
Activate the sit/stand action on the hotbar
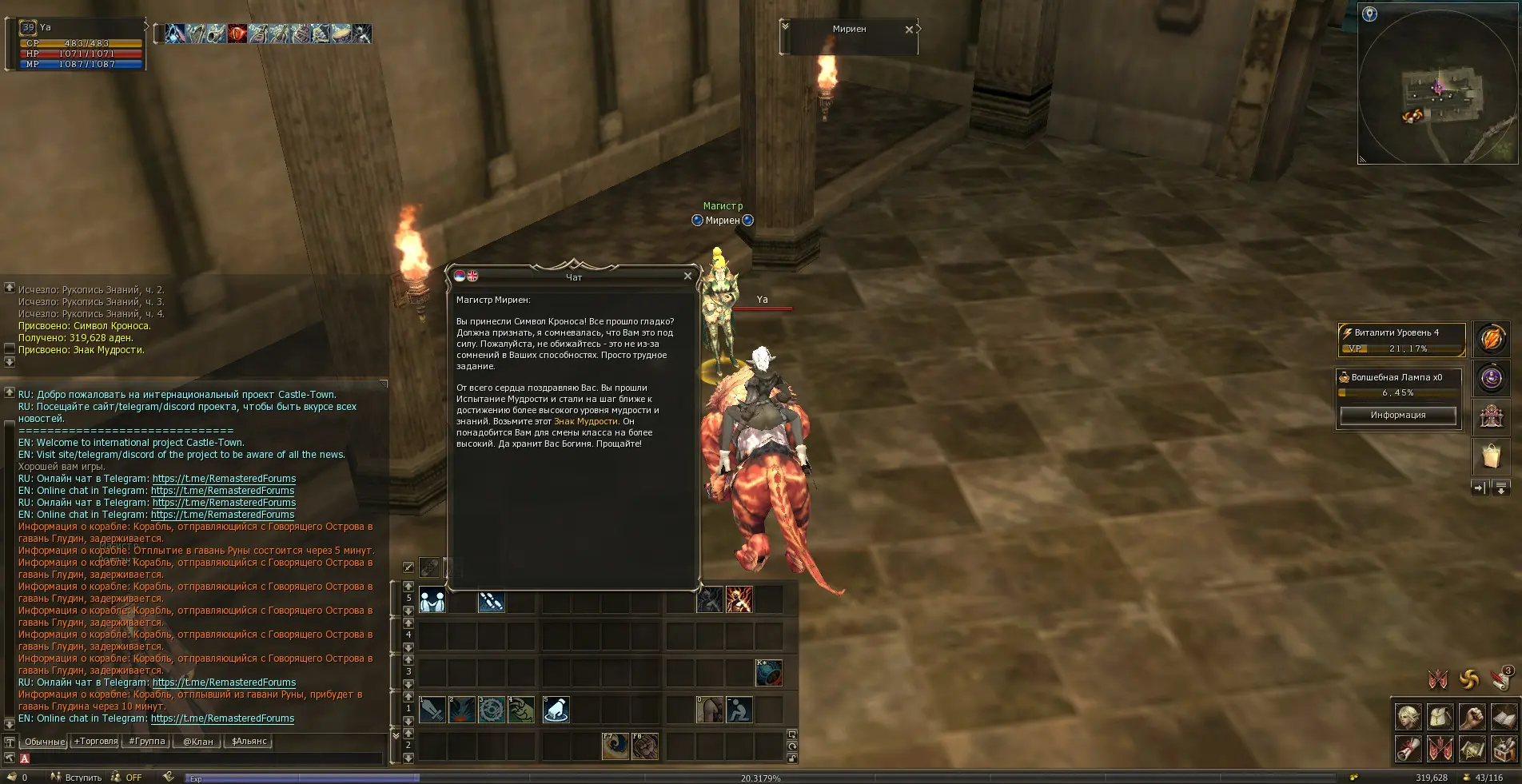[x=739, y=710]
